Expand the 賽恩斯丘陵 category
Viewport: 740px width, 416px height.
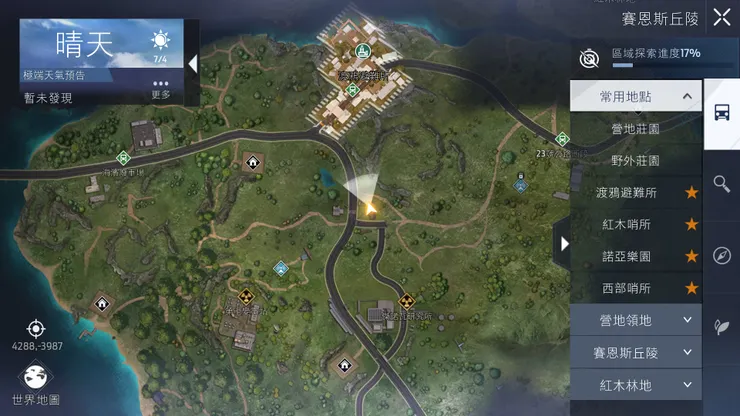click(635, 352)
